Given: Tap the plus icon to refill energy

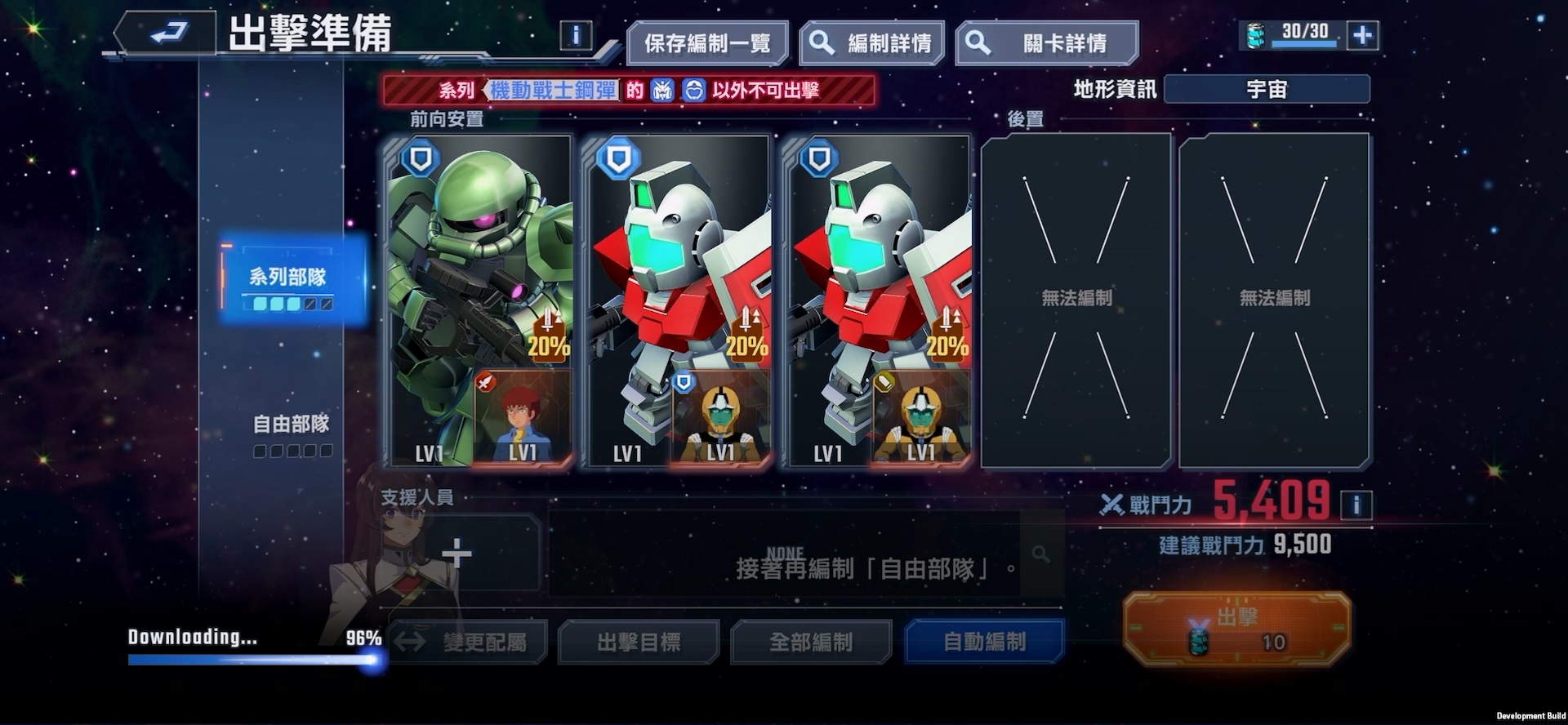Looking at the screenshot, I should (1362, 34).
